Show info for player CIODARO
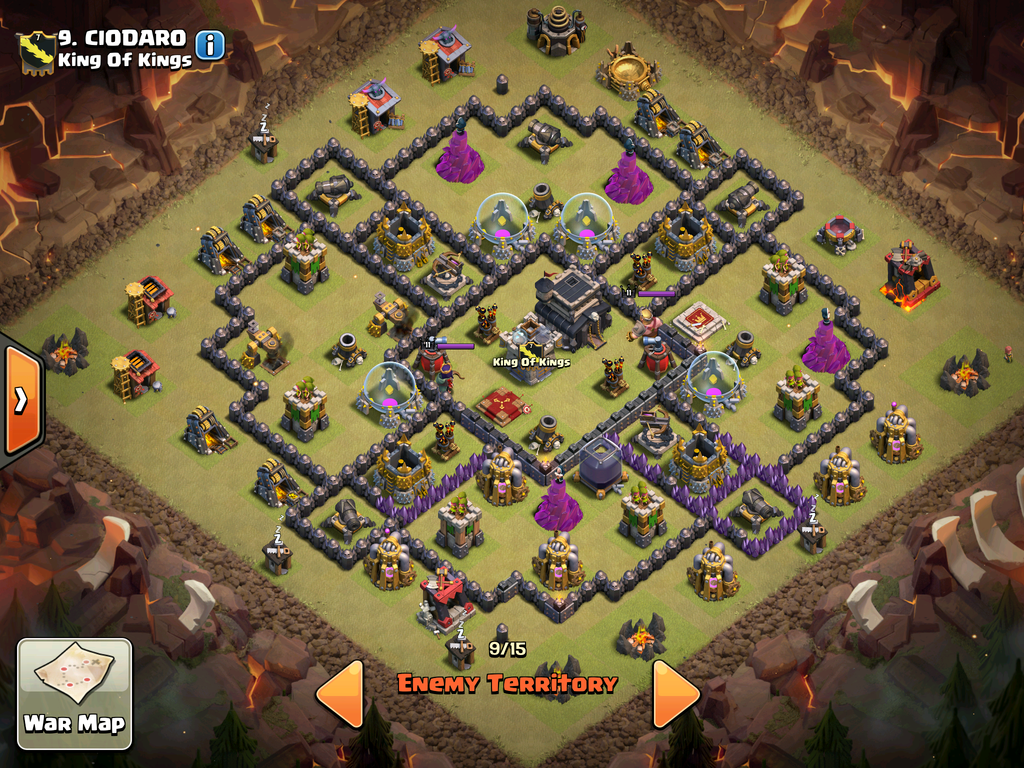Screen dimensions: 1024x768 [209, 44]
